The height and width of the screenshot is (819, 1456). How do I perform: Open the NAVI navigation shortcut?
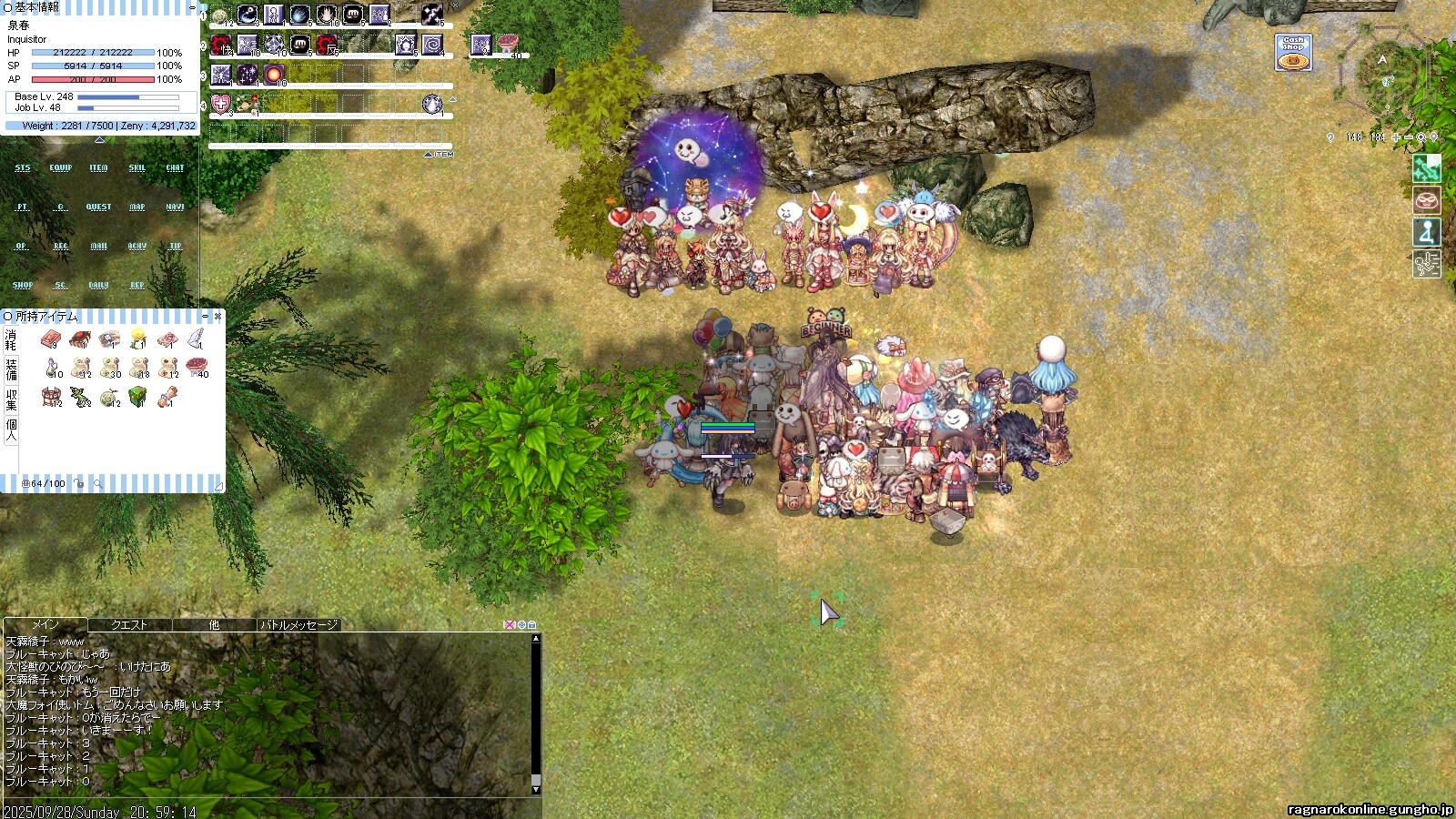pyautogui.click(x=175, y=207)
